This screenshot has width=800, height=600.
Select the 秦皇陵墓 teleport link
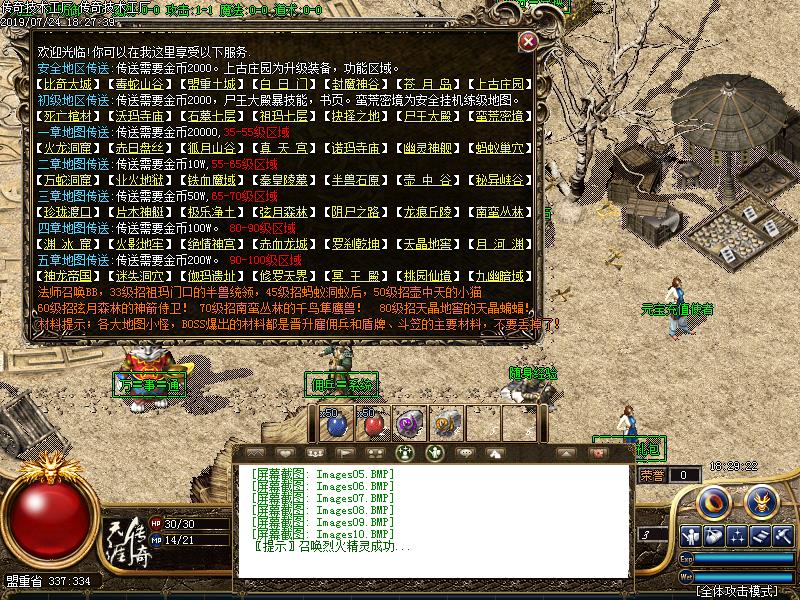pyautogui.click(x=284, y=180)
